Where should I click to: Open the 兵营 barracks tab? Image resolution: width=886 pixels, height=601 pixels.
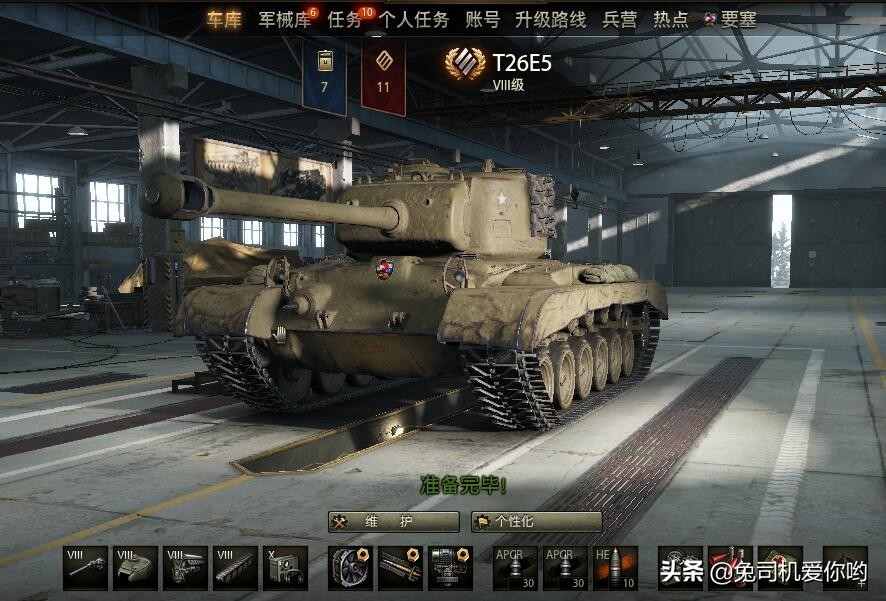(x=619, y=20)
